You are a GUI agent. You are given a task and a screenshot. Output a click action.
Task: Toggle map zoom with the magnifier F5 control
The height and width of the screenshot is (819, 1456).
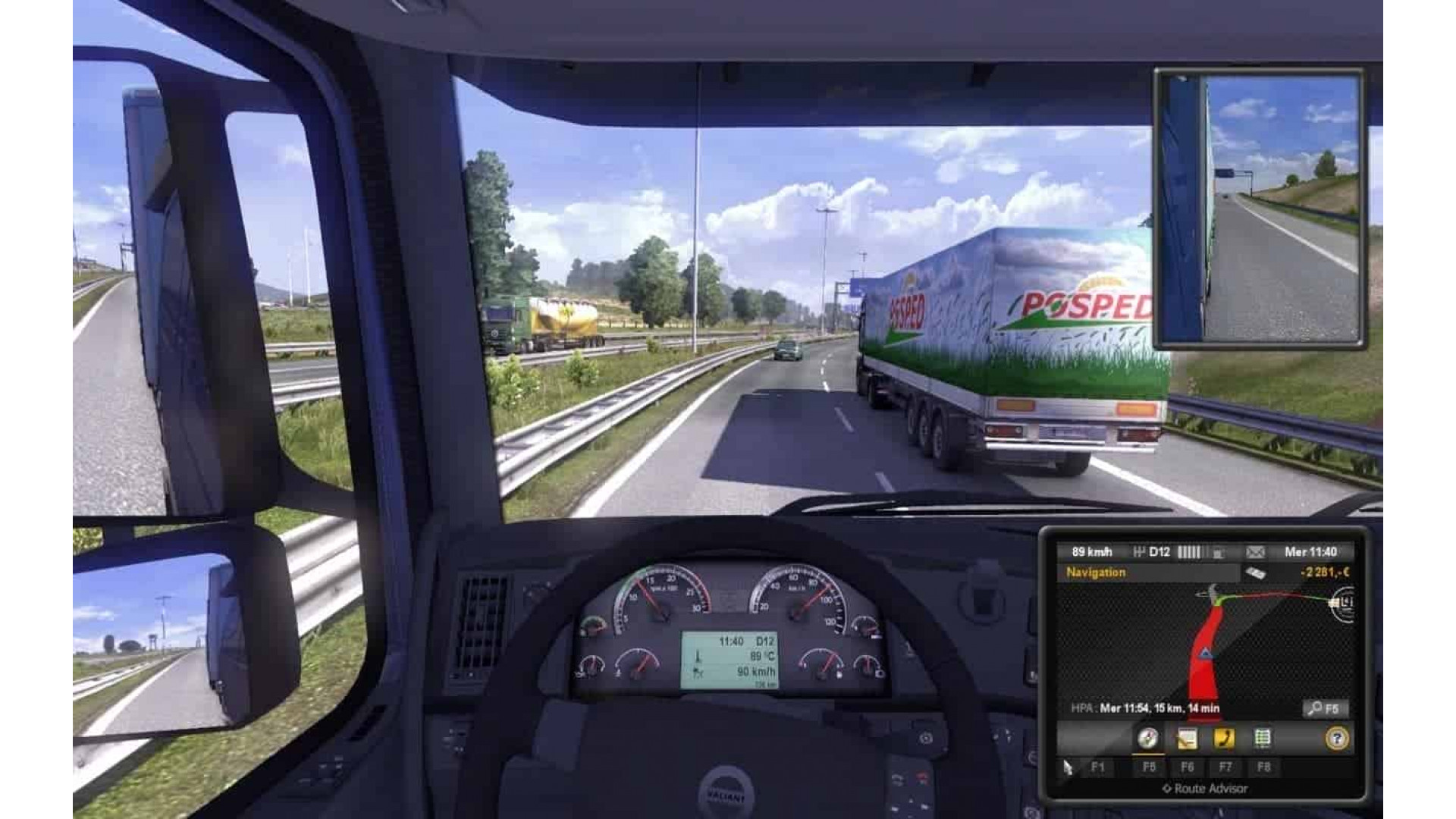(1325, 708)
